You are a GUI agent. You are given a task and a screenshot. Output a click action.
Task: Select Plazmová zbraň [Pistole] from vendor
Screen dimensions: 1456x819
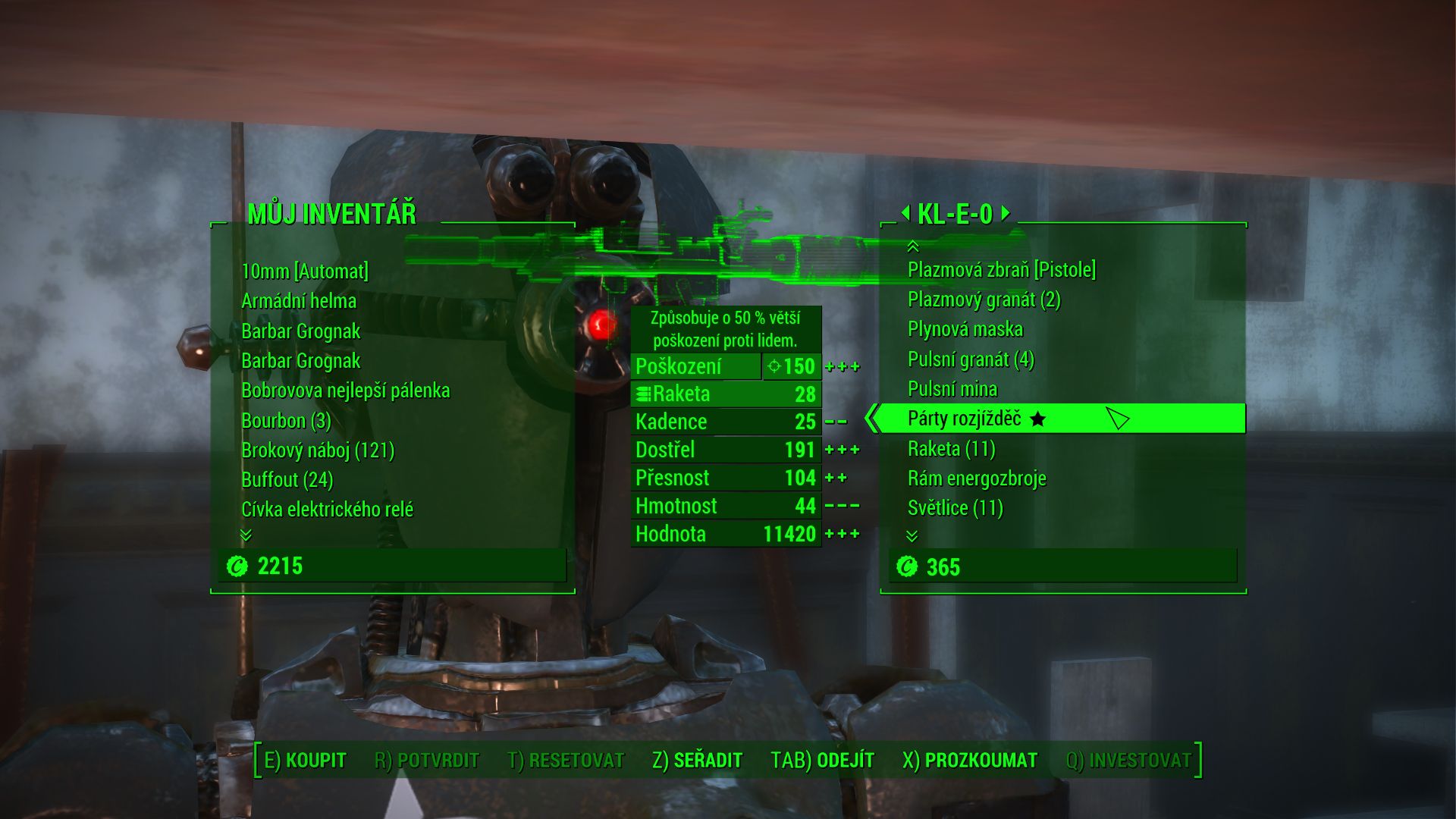[x=1001, y=270]
